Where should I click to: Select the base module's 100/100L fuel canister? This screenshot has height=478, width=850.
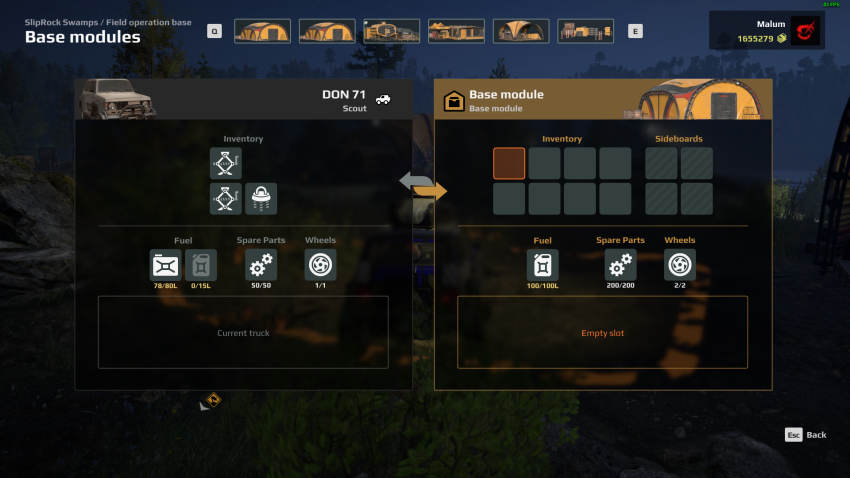pyautogui.click(x=543, y=265)
